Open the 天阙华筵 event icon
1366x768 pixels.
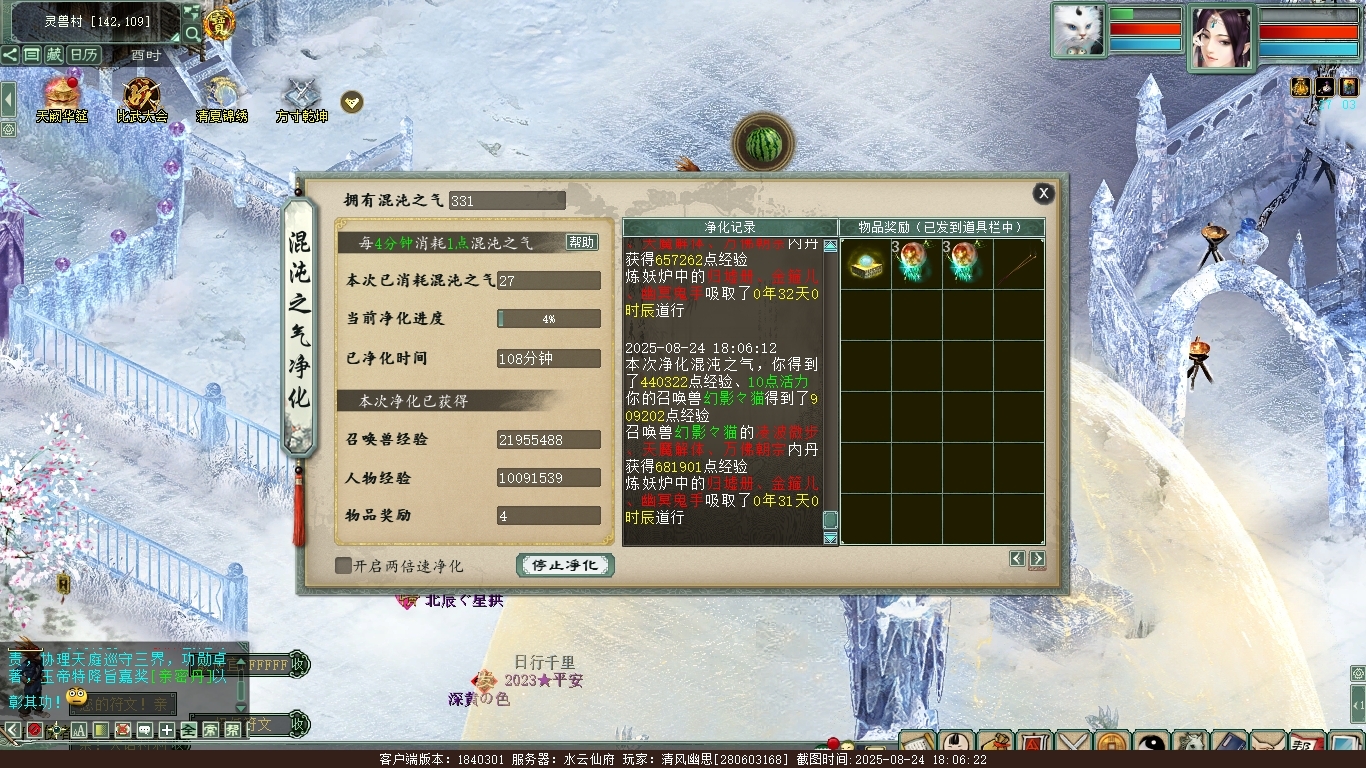click(x=62, y=99)
